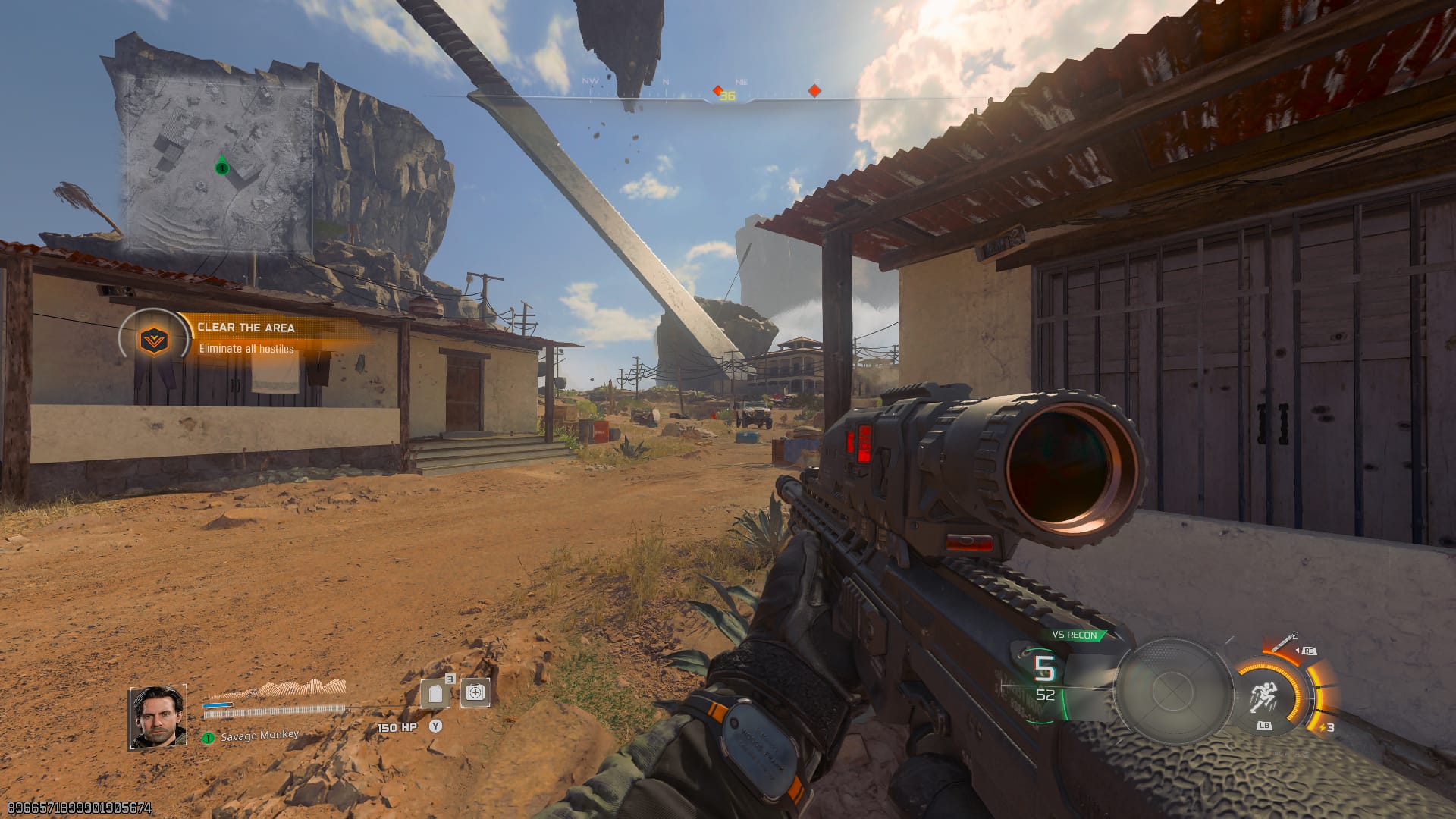The width and height of the screenshot is (1456, 819).
Task: Select the VS Recon weapon label
Action: tap(1075, 635)
